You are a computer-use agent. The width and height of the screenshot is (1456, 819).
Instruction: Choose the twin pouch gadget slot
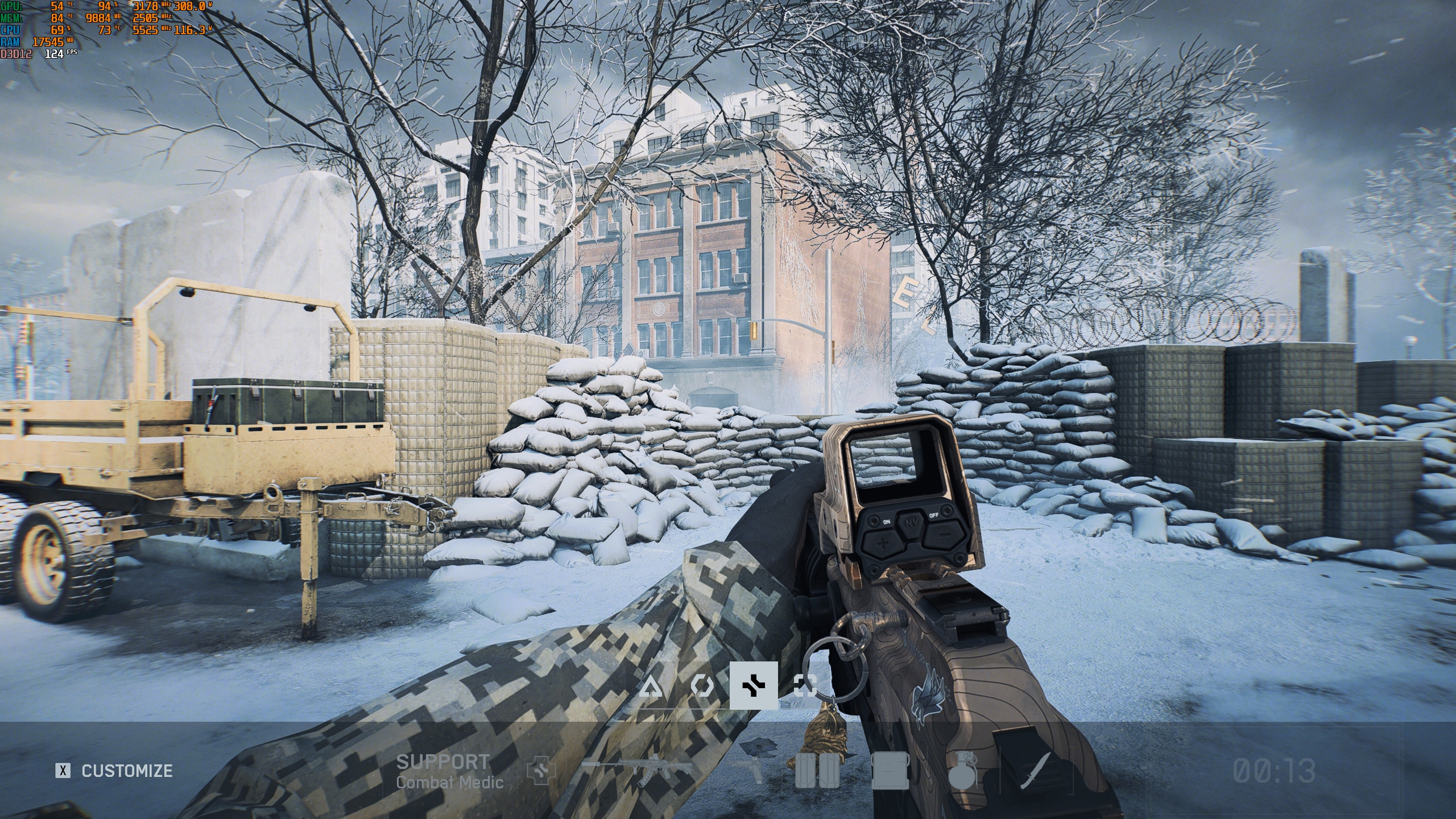point(816,771)
